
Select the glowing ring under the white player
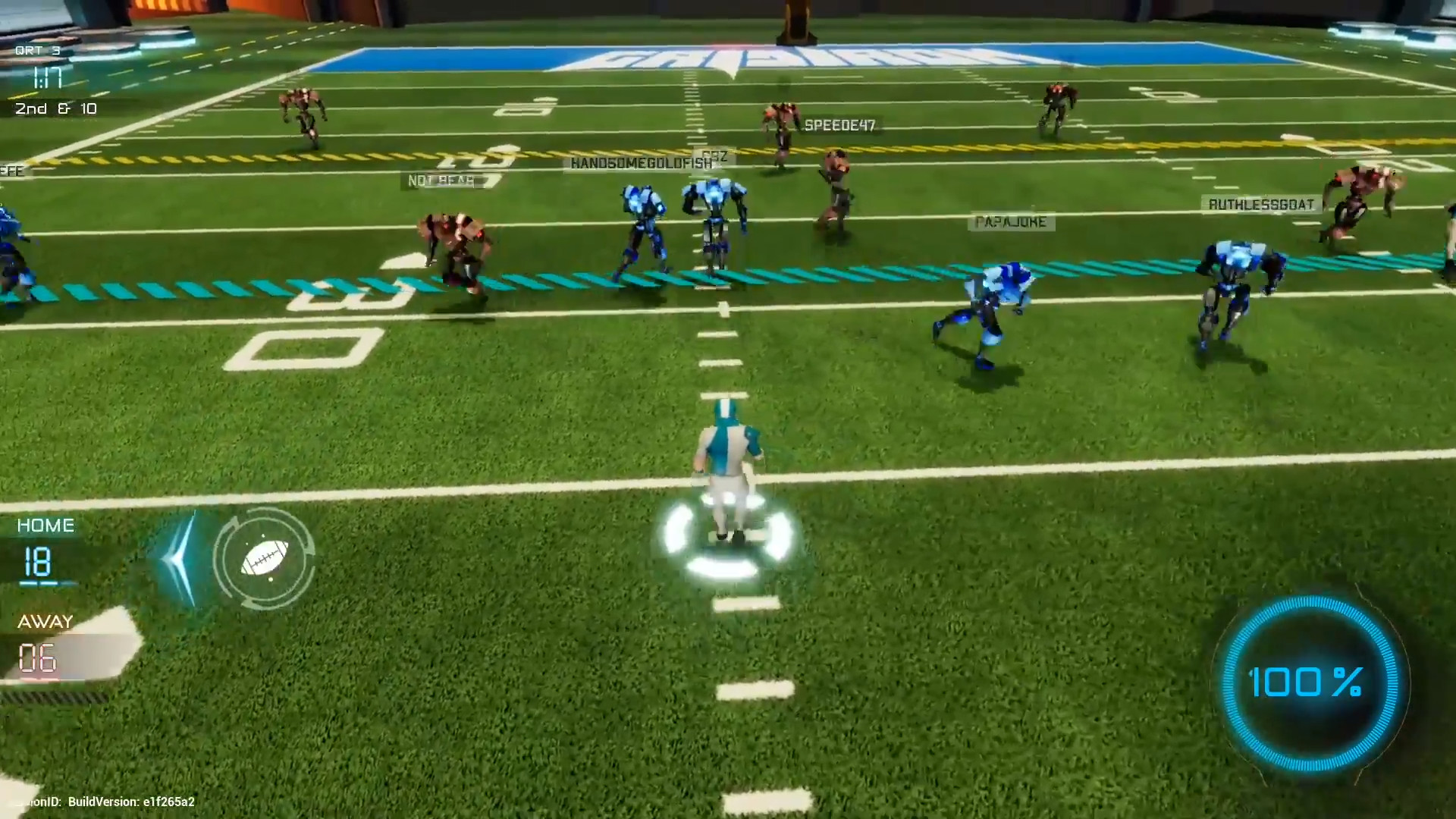point(726,535)
